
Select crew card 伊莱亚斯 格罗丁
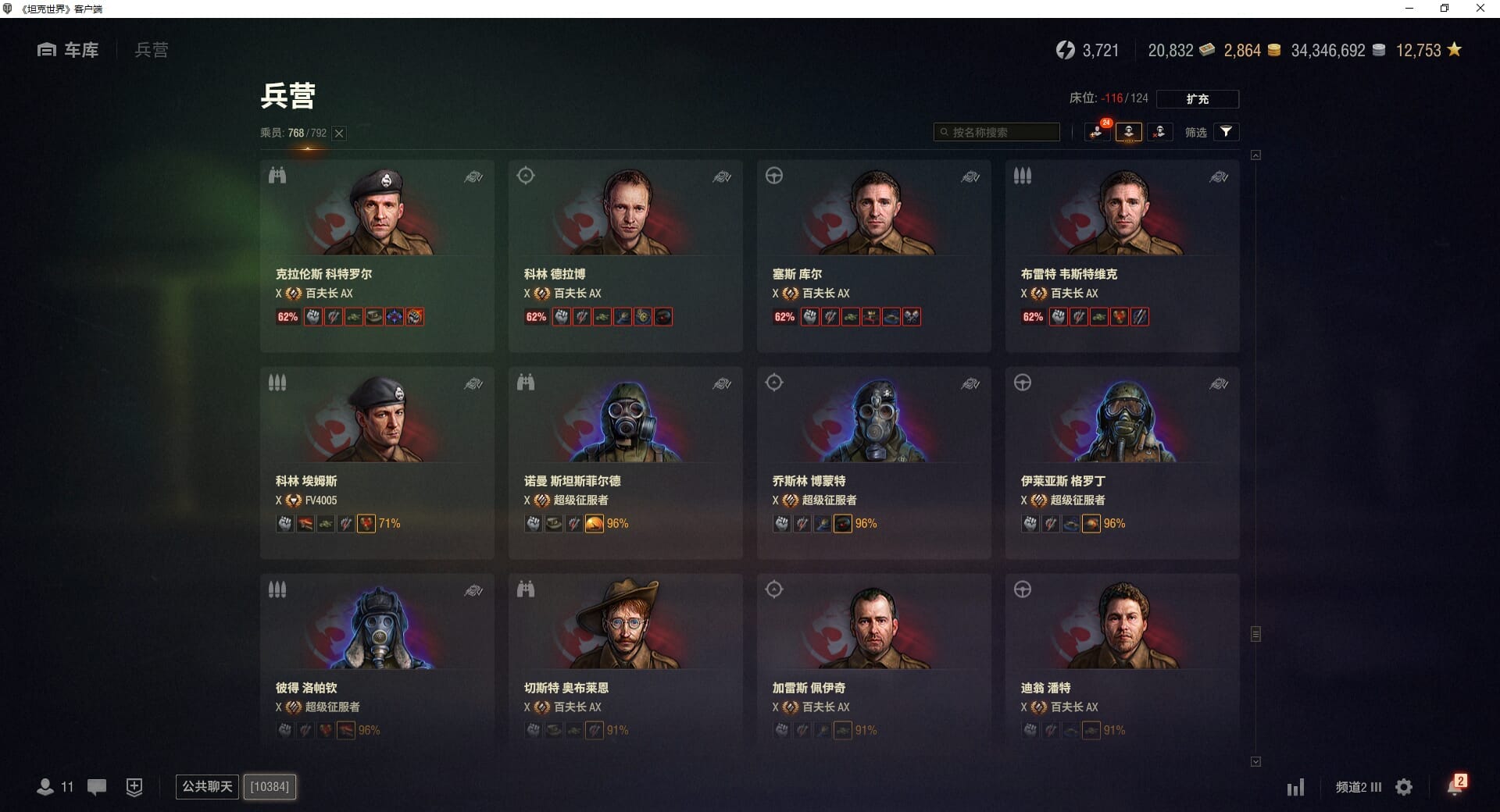tap(1122, 461)
